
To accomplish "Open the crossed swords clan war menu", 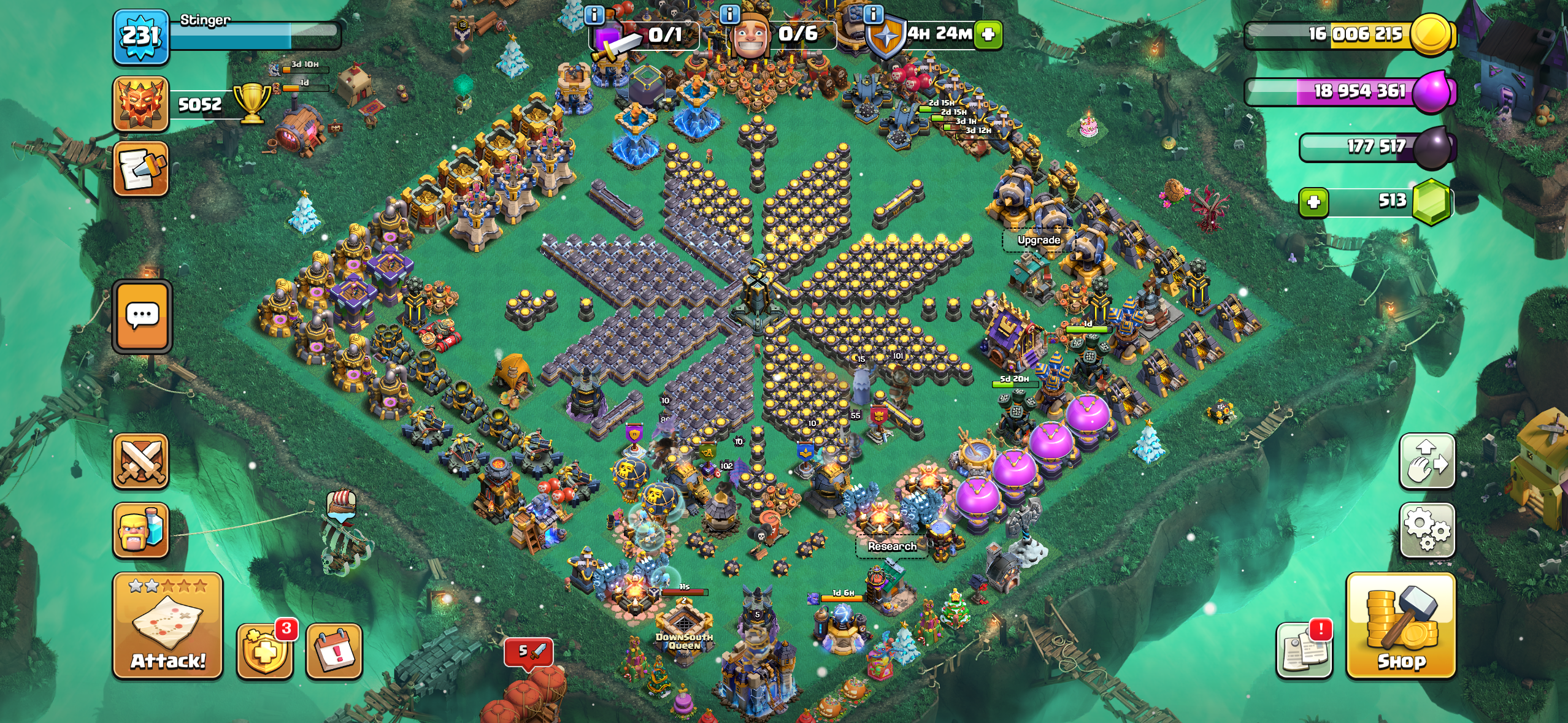I will tap(140, 462).
